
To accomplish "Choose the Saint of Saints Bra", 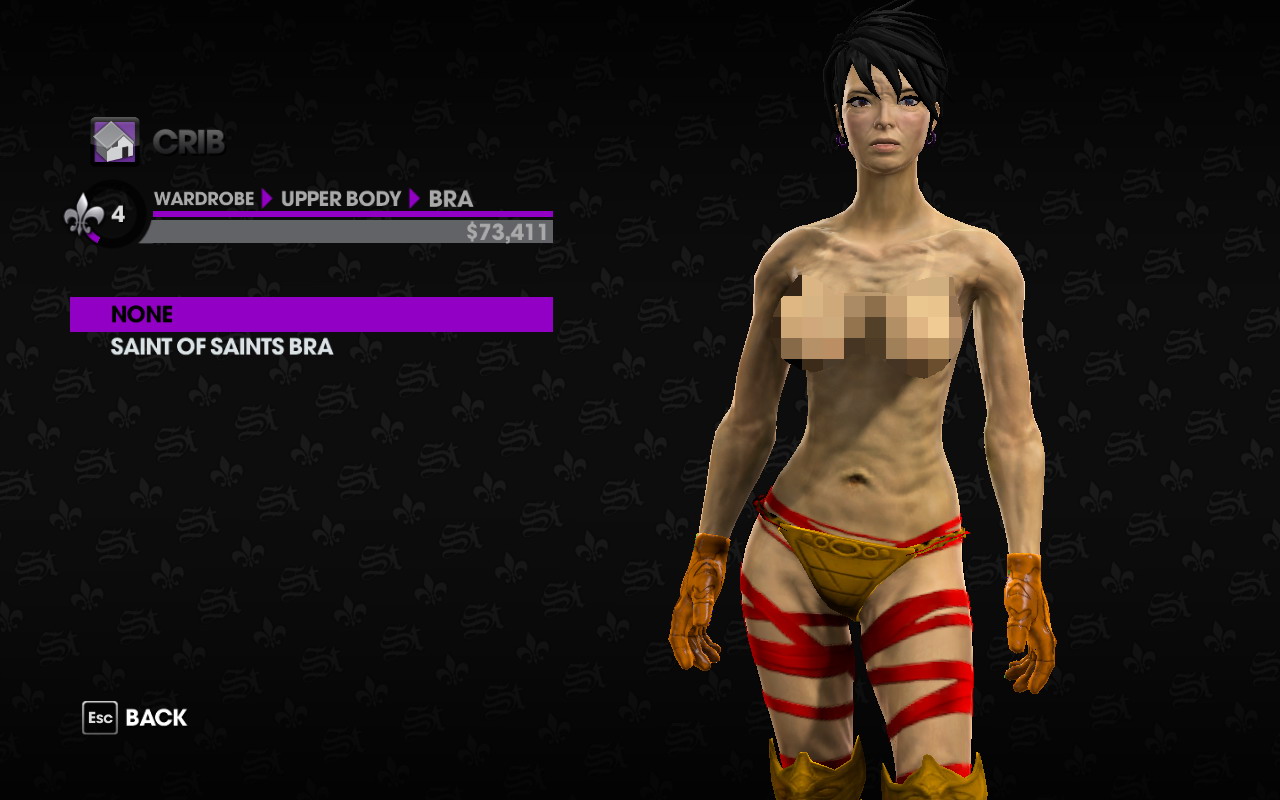I will [221, 347].
